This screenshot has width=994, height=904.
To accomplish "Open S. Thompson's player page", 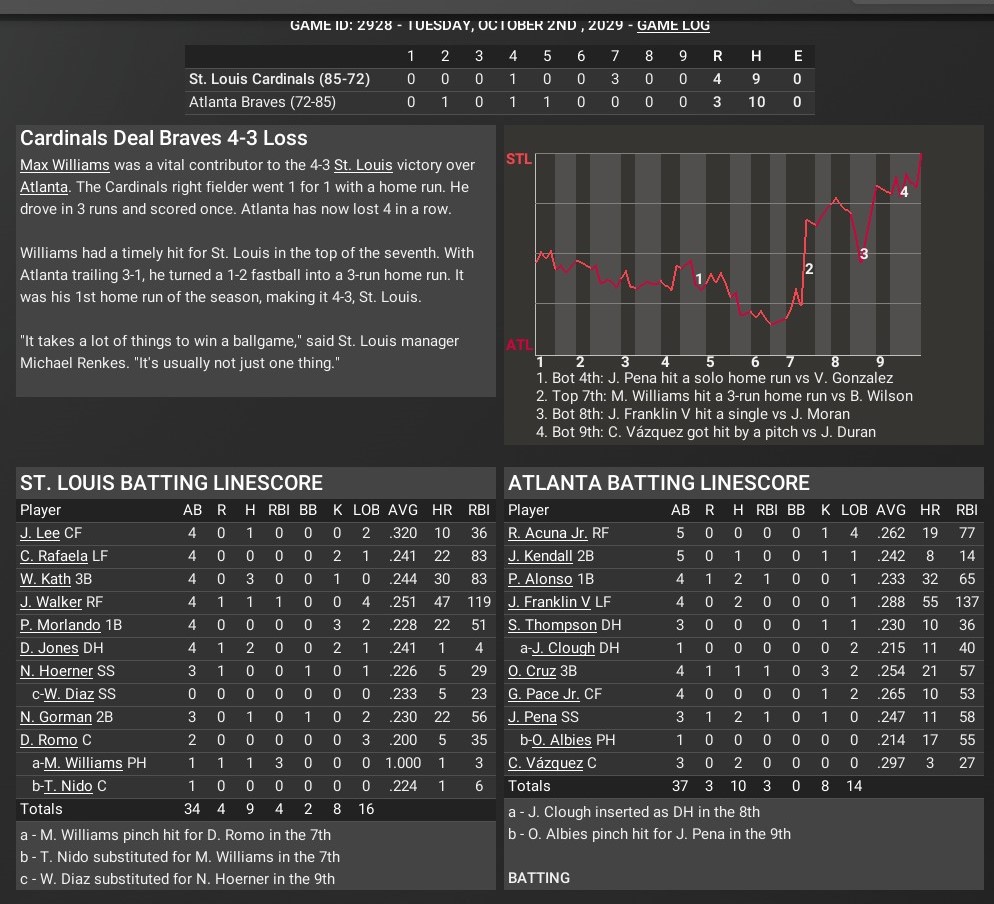I will tap(552, 625).
